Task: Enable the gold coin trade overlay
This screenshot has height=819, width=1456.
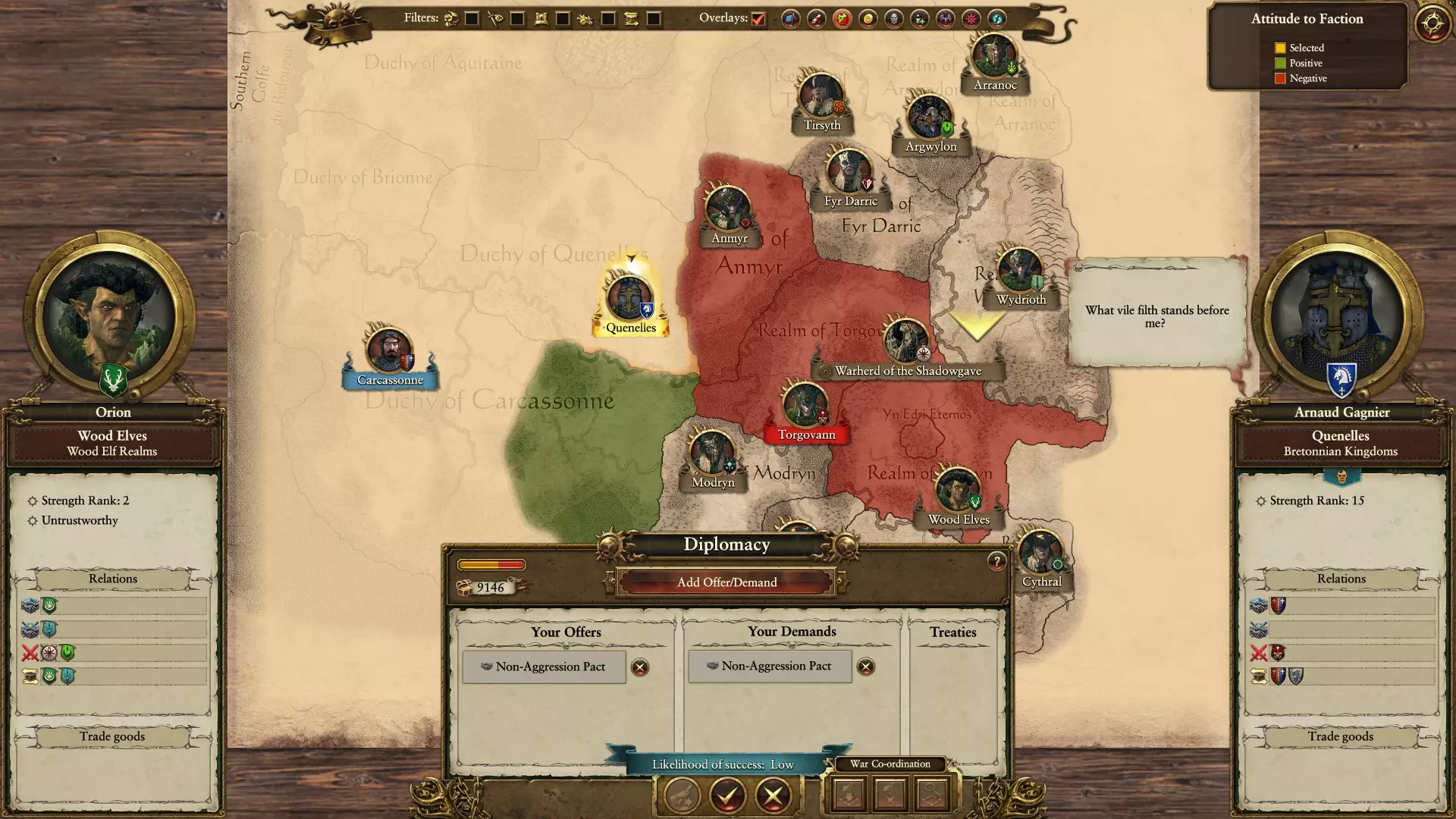Action: [868, 19]
